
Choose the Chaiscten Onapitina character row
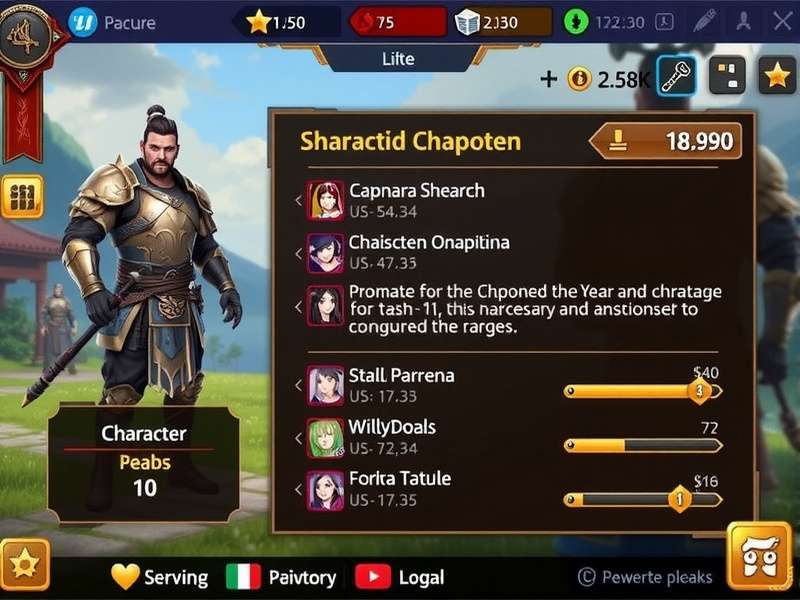tap(427, 252)
